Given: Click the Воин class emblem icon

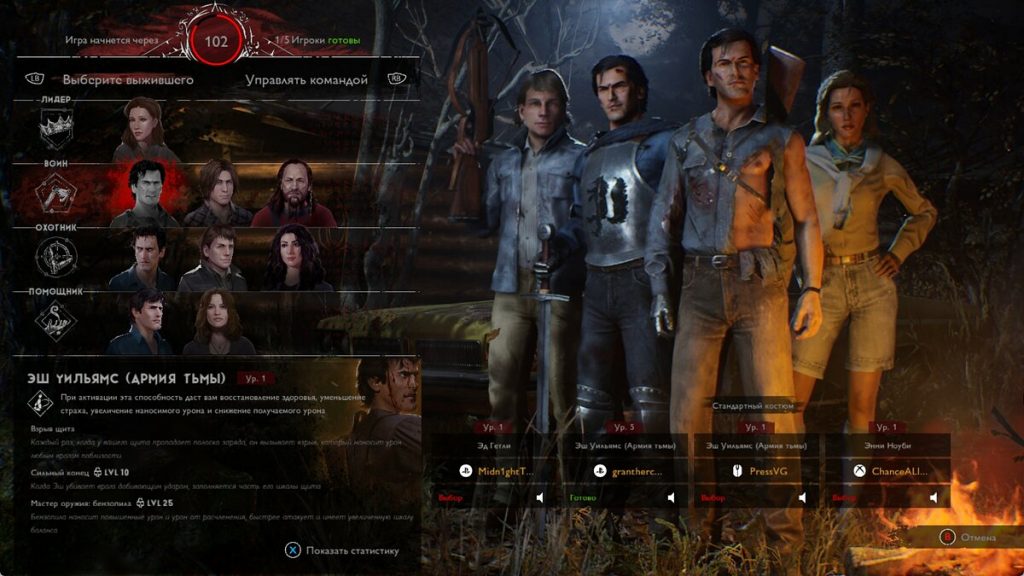Looking at the screenshot, I should point(56,192).
